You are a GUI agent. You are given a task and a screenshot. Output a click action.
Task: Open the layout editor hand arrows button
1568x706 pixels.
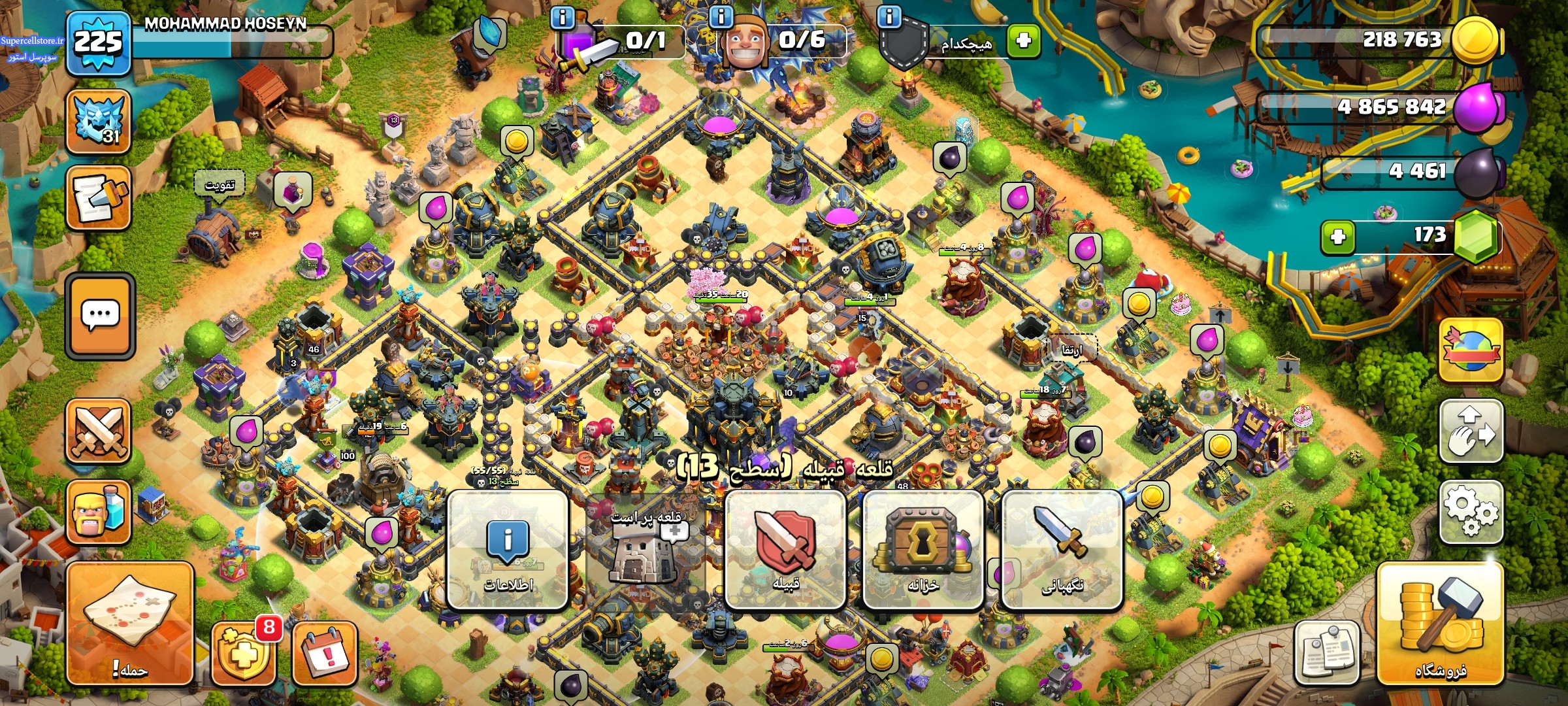point(1471,431)
